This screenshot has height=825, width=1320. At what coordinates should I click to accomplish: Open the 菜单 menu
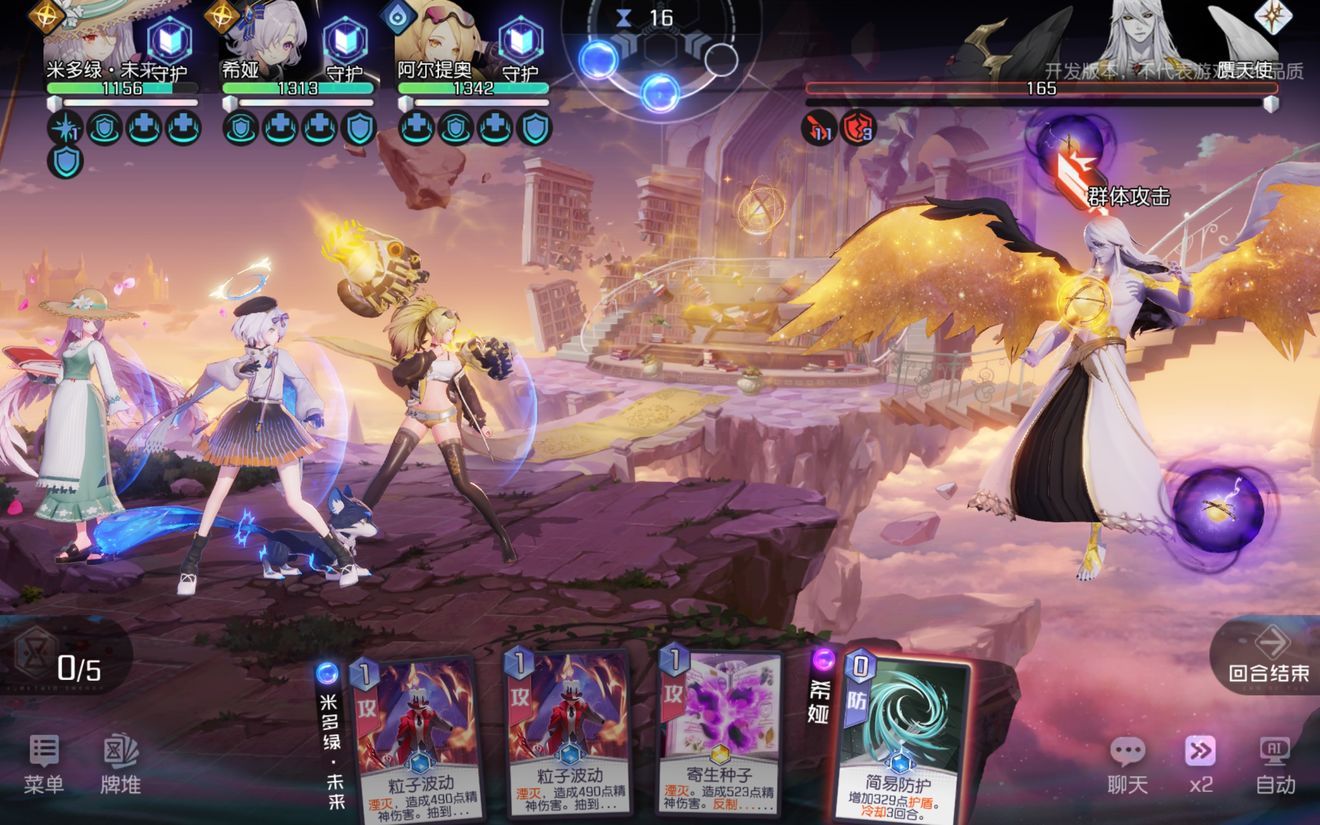pos(43,765)
